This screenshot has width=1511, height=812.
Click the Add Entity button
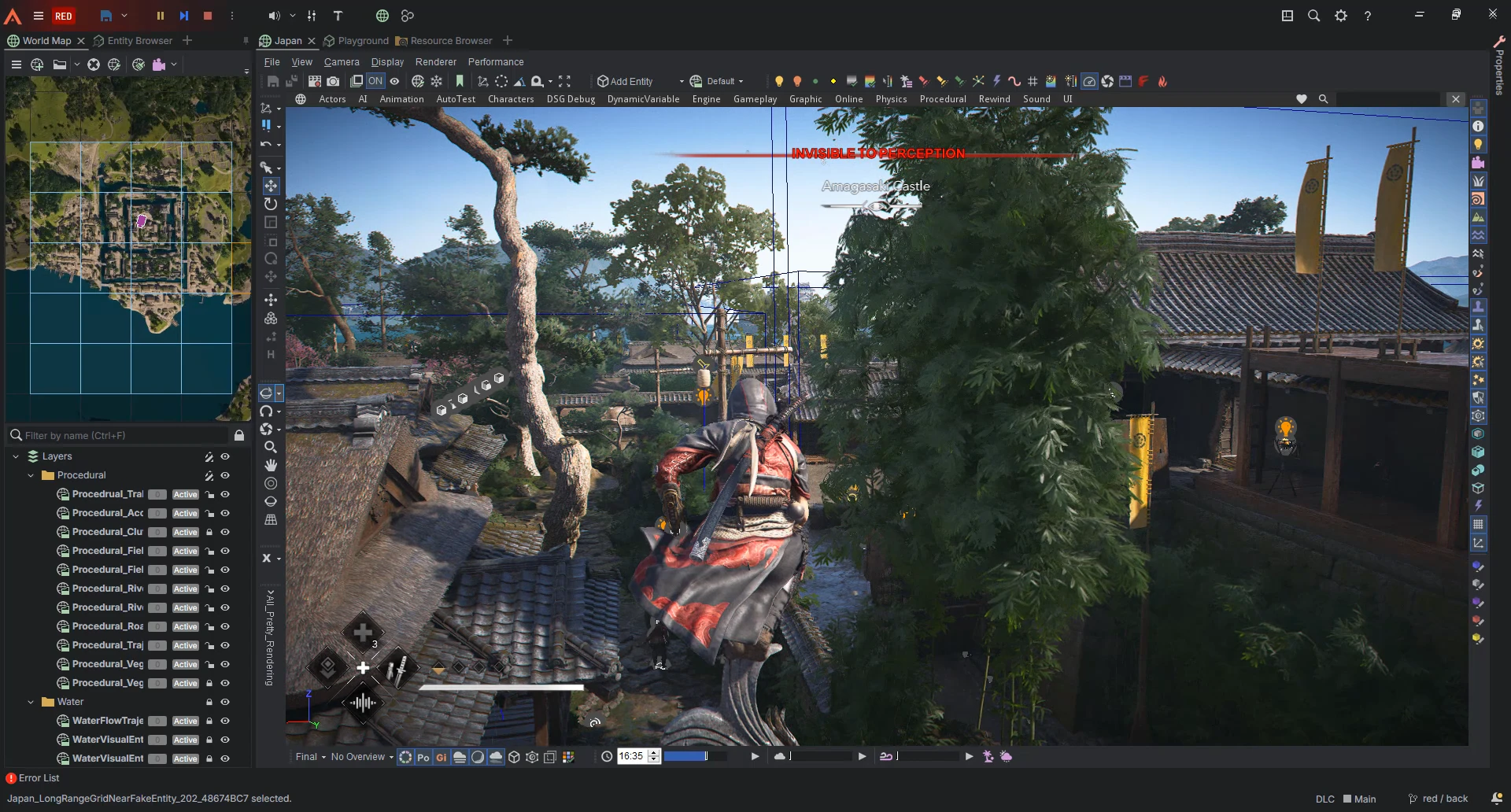coord(626,81)
